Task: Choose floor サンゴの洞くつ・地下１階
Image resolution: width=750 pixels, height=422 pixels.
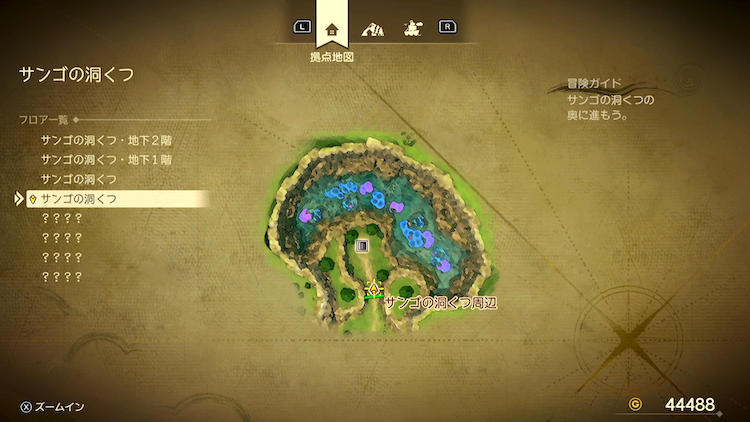Action: tap(106, 159)
